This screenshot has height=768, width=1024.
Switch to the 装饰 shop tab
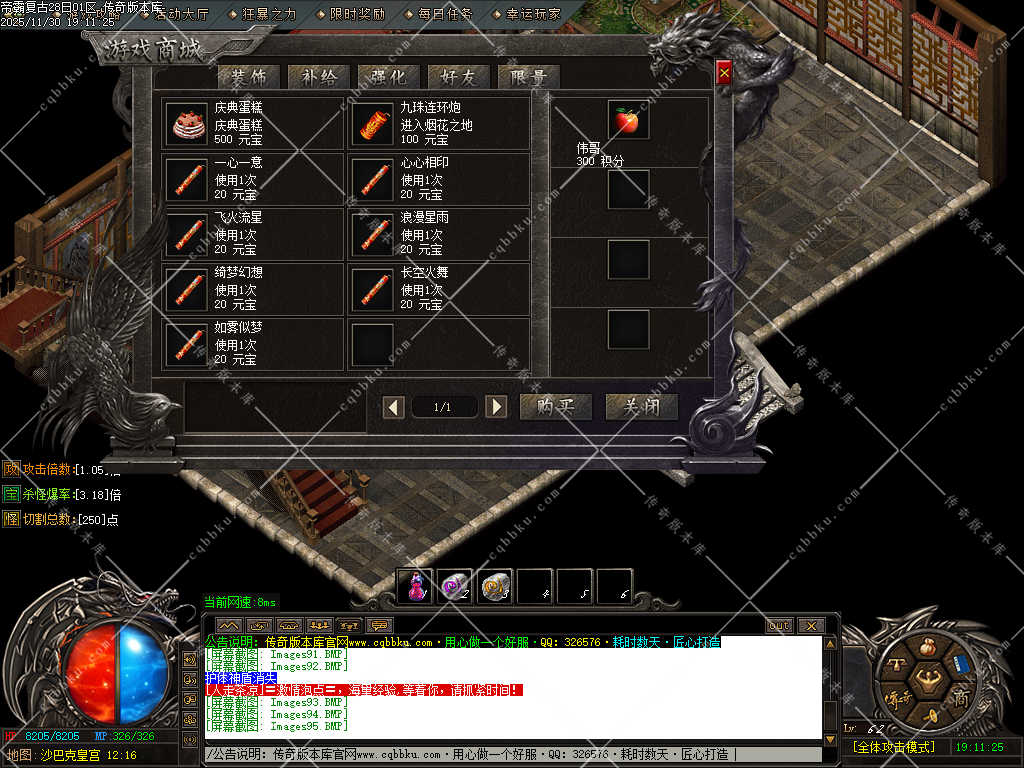(x=249, y=77)
